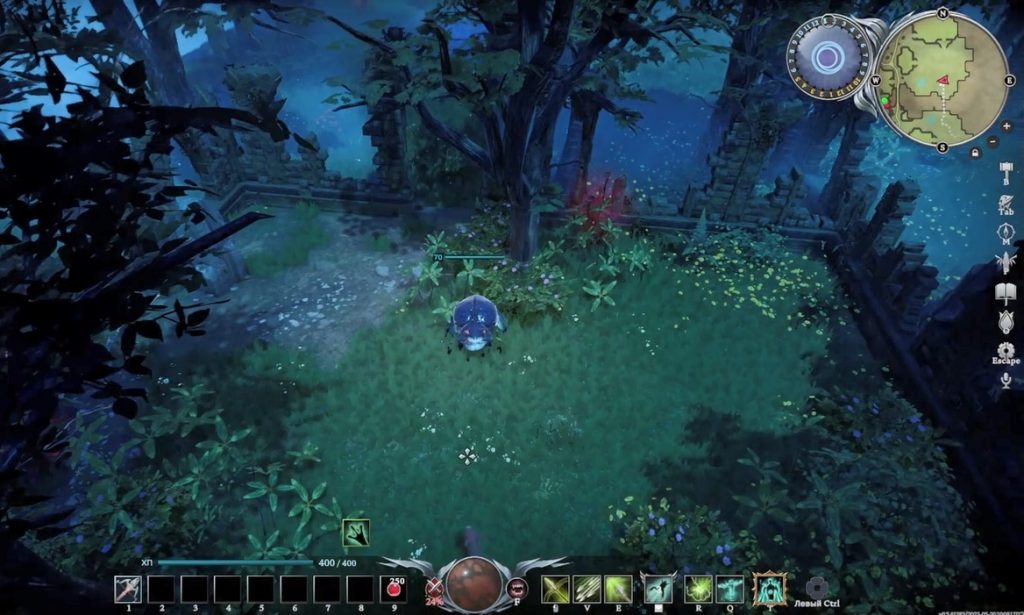Select the weapon in hotbar slot 1
Image resolution: width=1024 pixels, height=615 pixels.
click(x=127, y=589)
